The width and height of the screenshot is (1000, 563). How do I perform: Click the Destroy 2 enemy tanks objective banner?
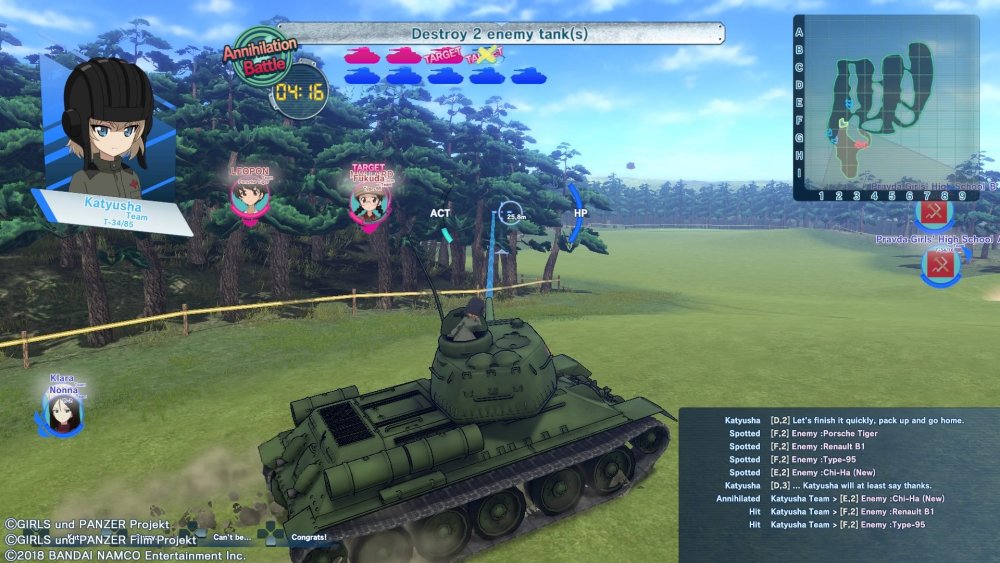click(500, 35)
